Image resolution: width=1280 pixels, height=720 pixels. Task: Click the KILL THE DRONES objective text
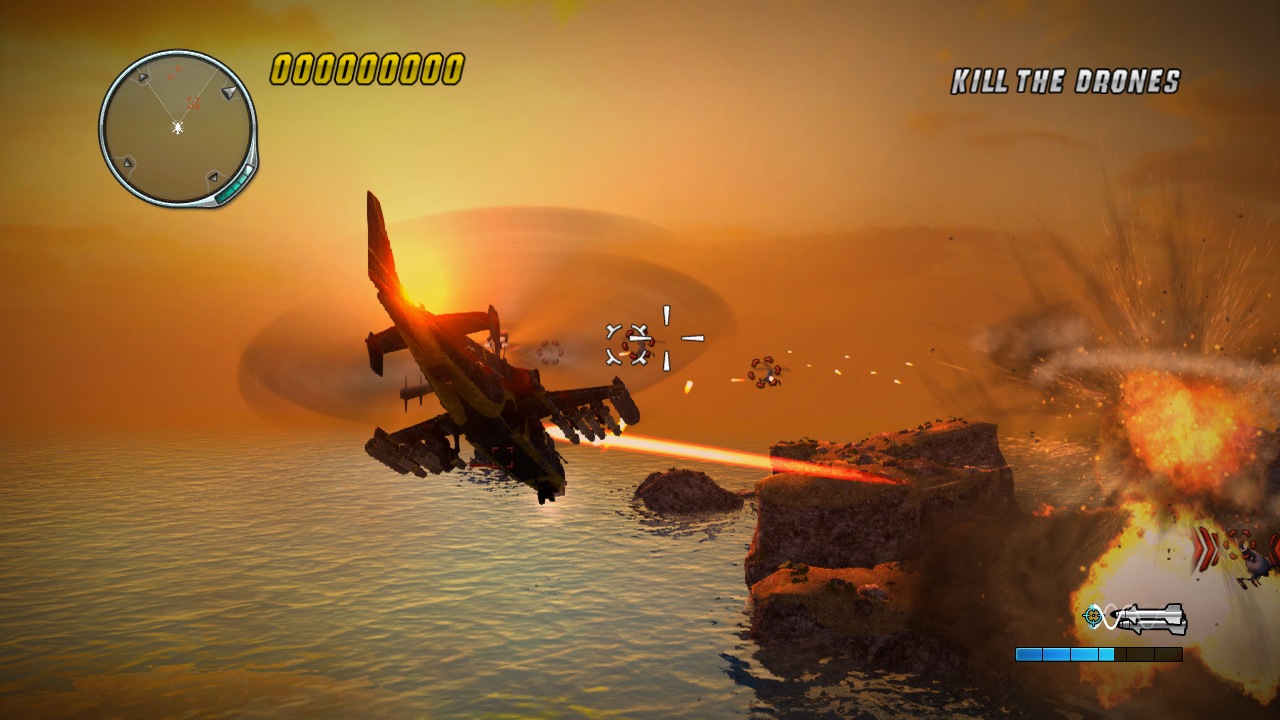tap(1065, 82)
